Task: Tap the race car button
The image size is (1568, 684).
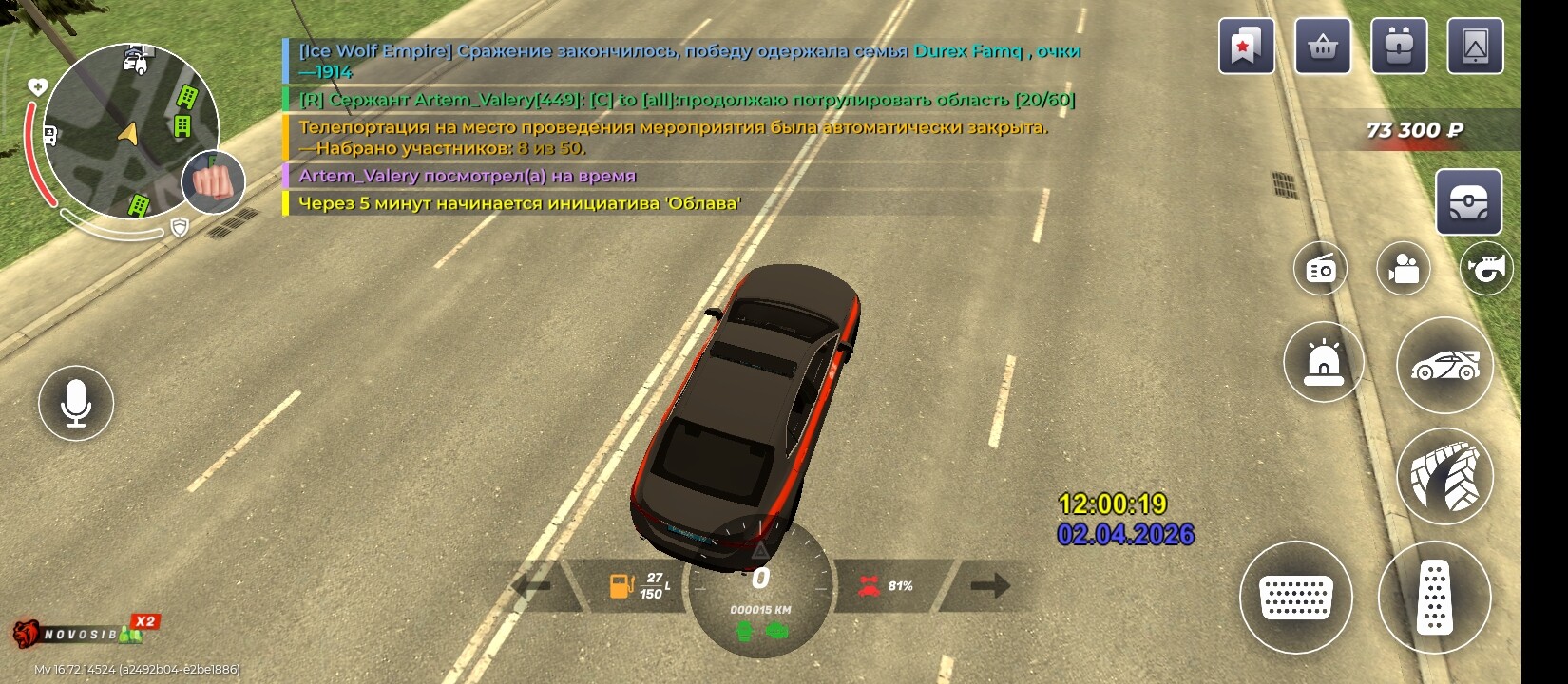Action: [1444, 365]
